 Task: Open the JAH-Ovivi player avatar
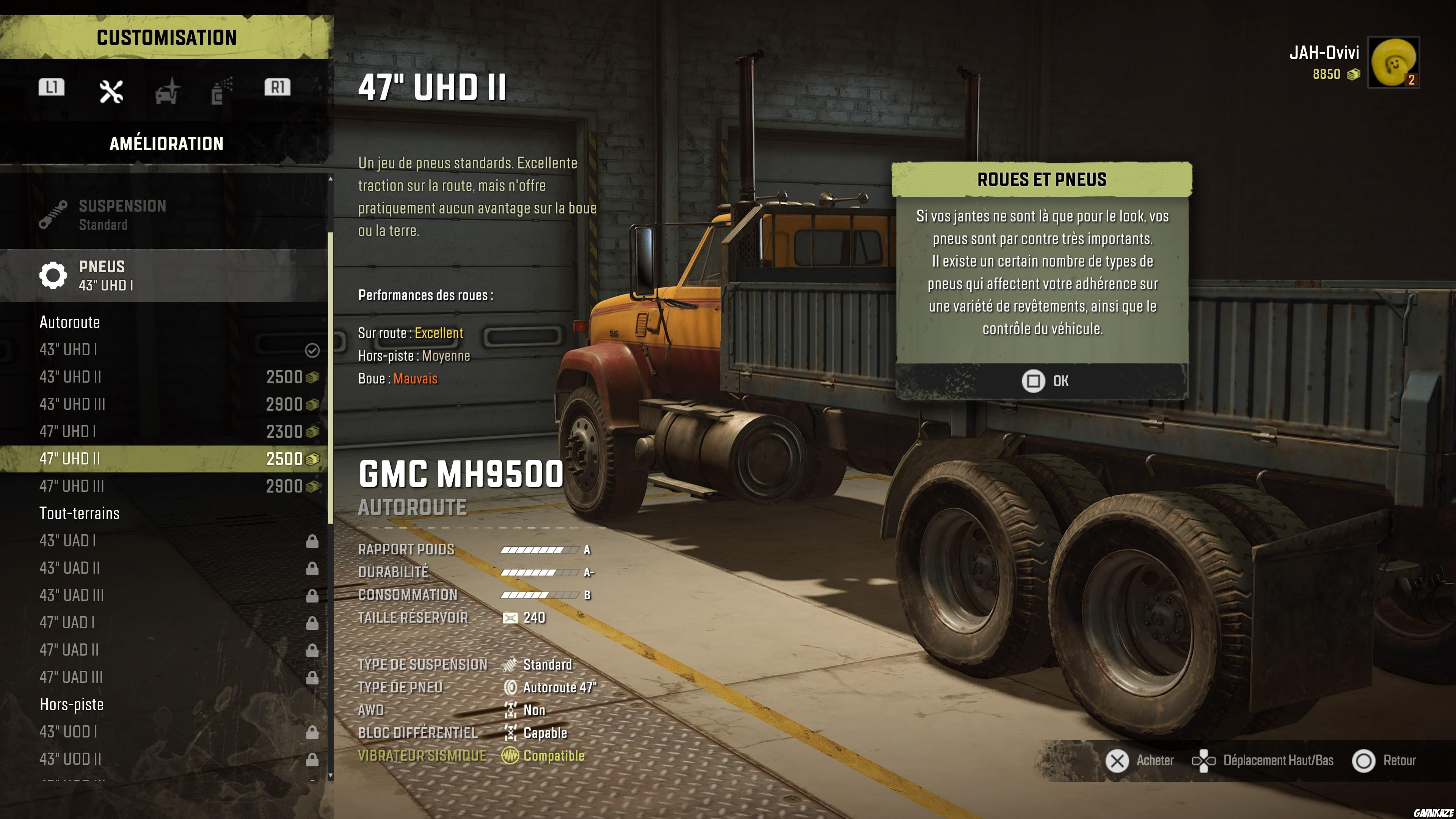[1393, 62]
